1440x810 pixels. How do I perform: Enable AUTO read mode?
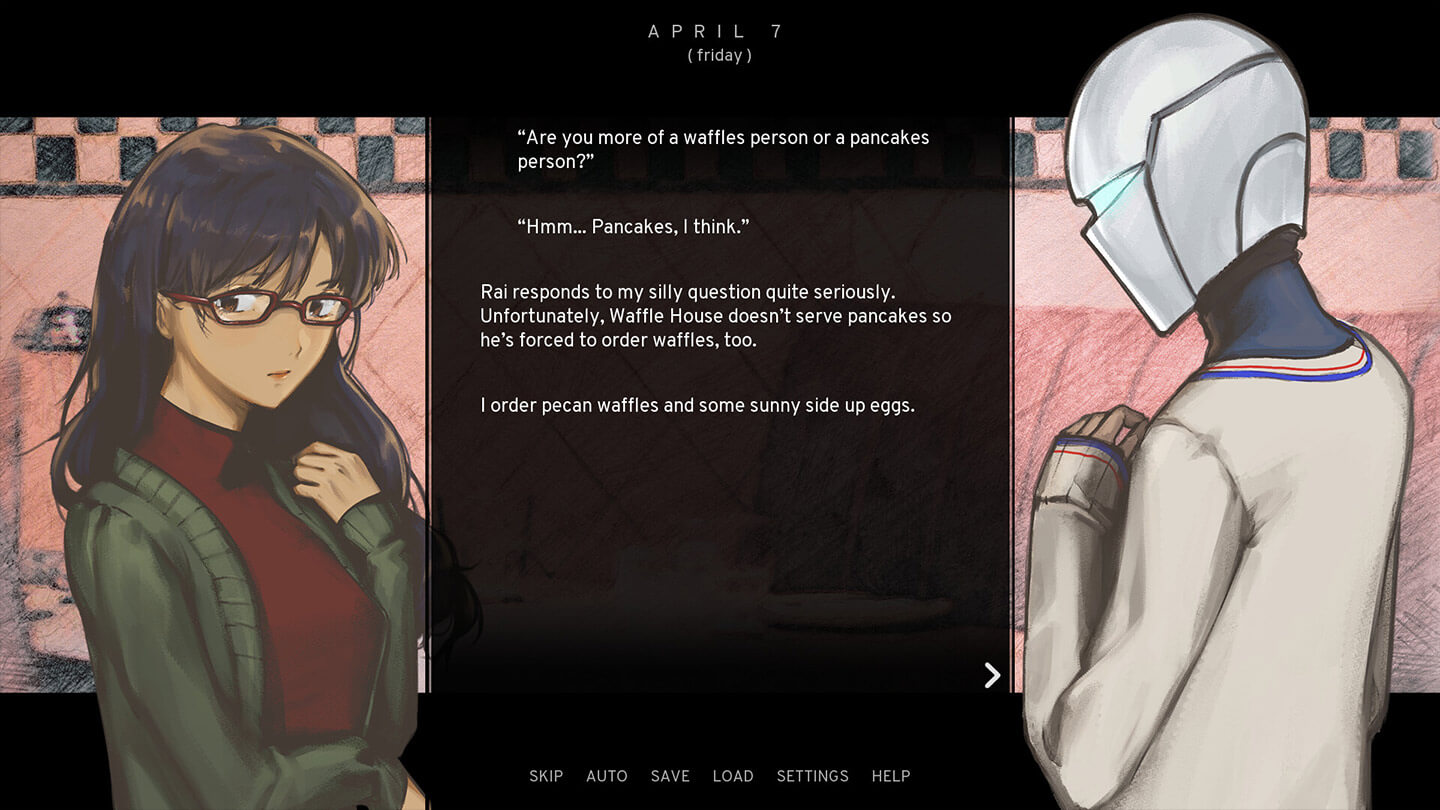tap(607, 776)
